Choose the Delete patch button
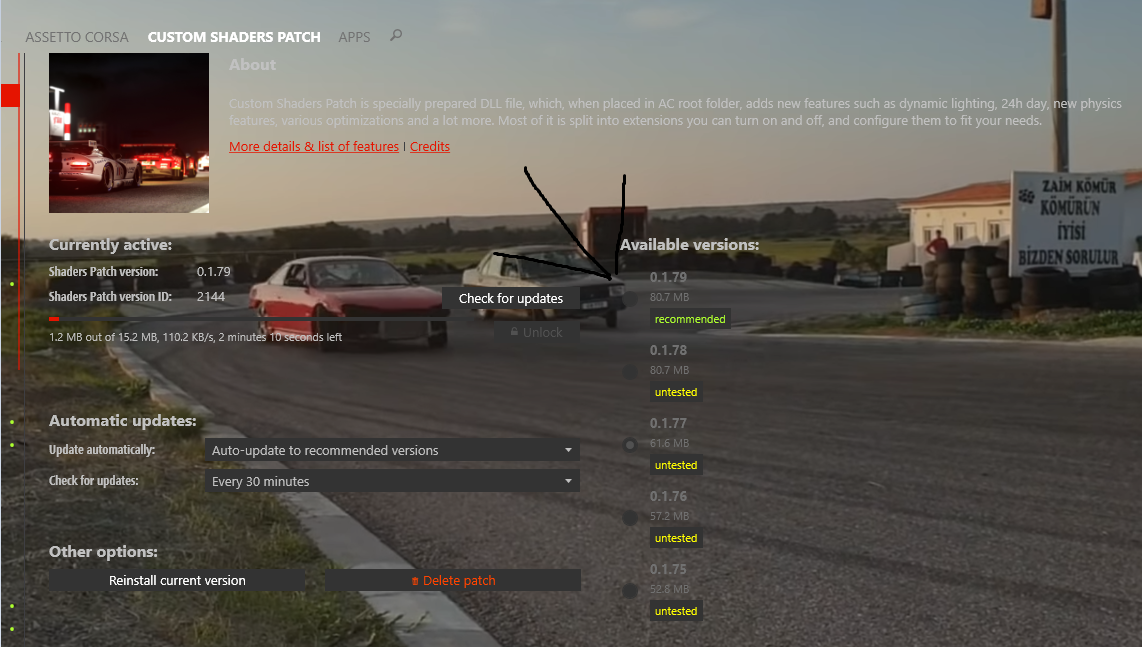 click(x=453, y=580)
